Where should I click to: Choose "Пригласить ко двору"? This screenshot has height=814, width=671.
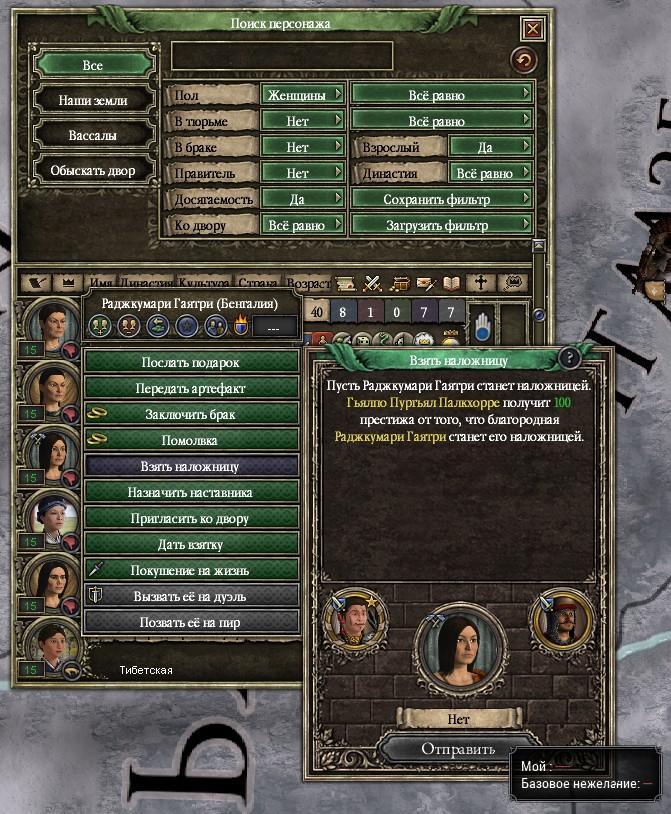191,518
